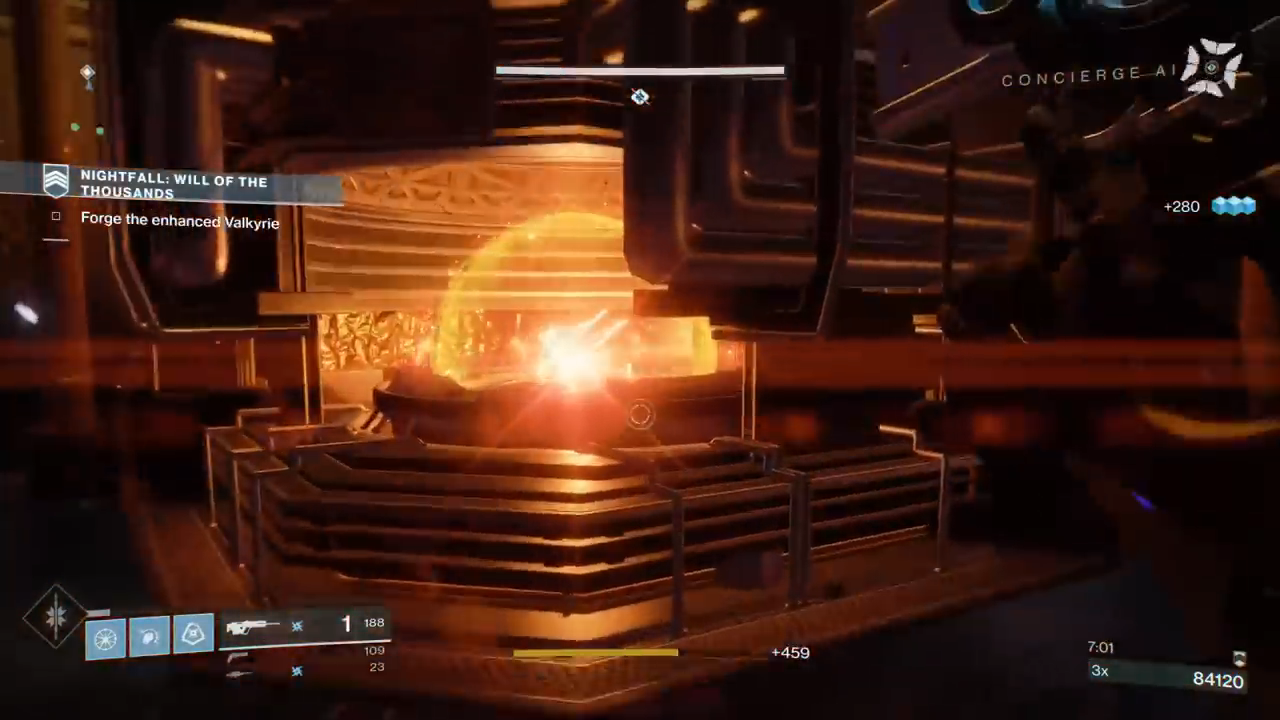Screen dimensions: 1280x720
Task: Trigger the melee ability icon
Action: point(149,637)
